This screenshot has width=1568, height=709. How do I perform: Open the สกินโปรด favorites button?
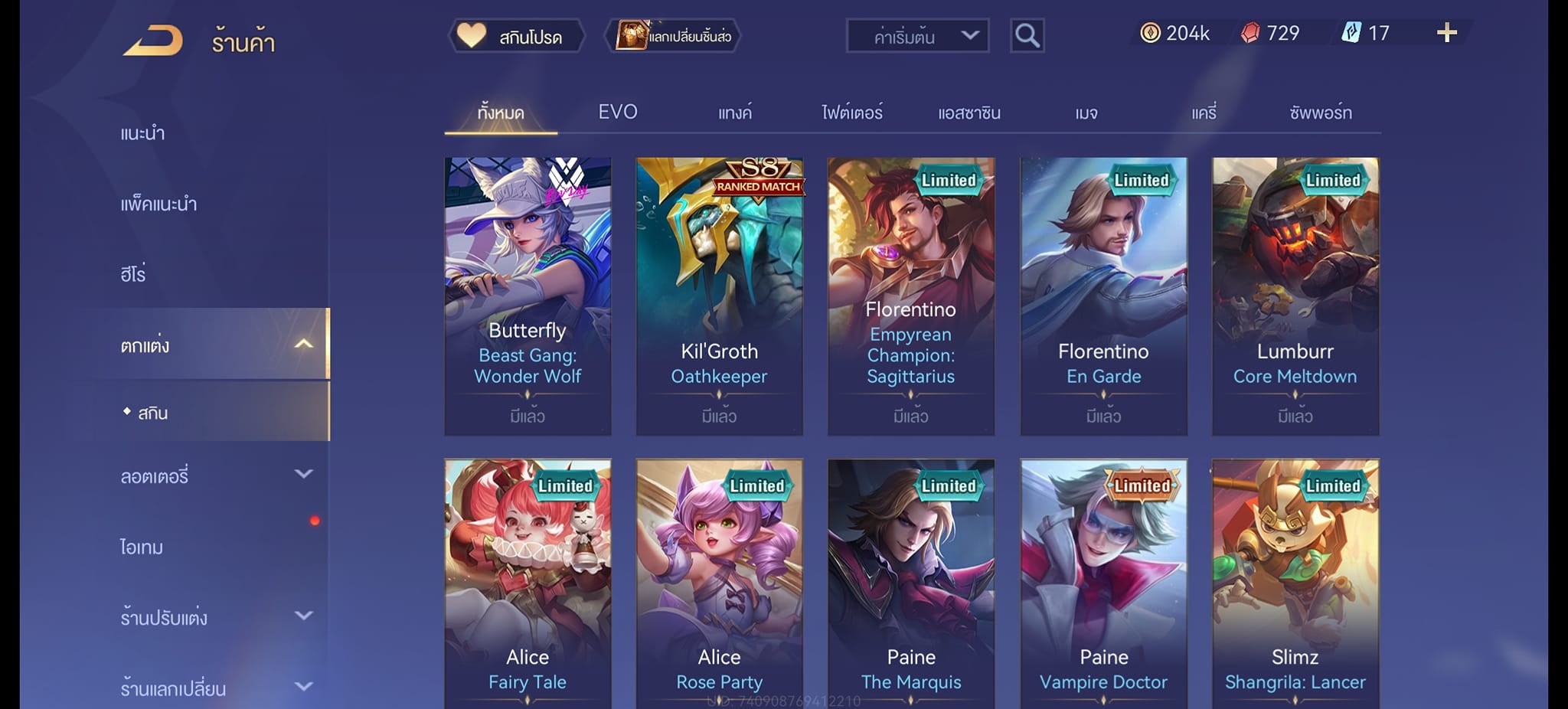click(x=516, y=36)
